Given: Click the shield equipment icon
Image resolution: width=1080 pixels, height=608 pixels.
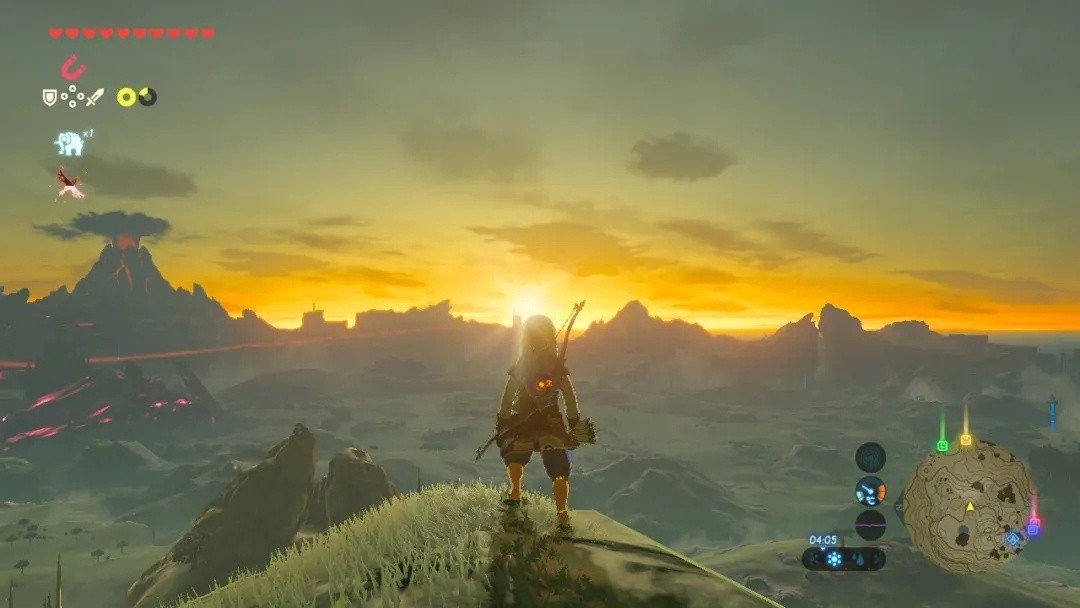Looking at the screenshot, I should coord(49,97).
